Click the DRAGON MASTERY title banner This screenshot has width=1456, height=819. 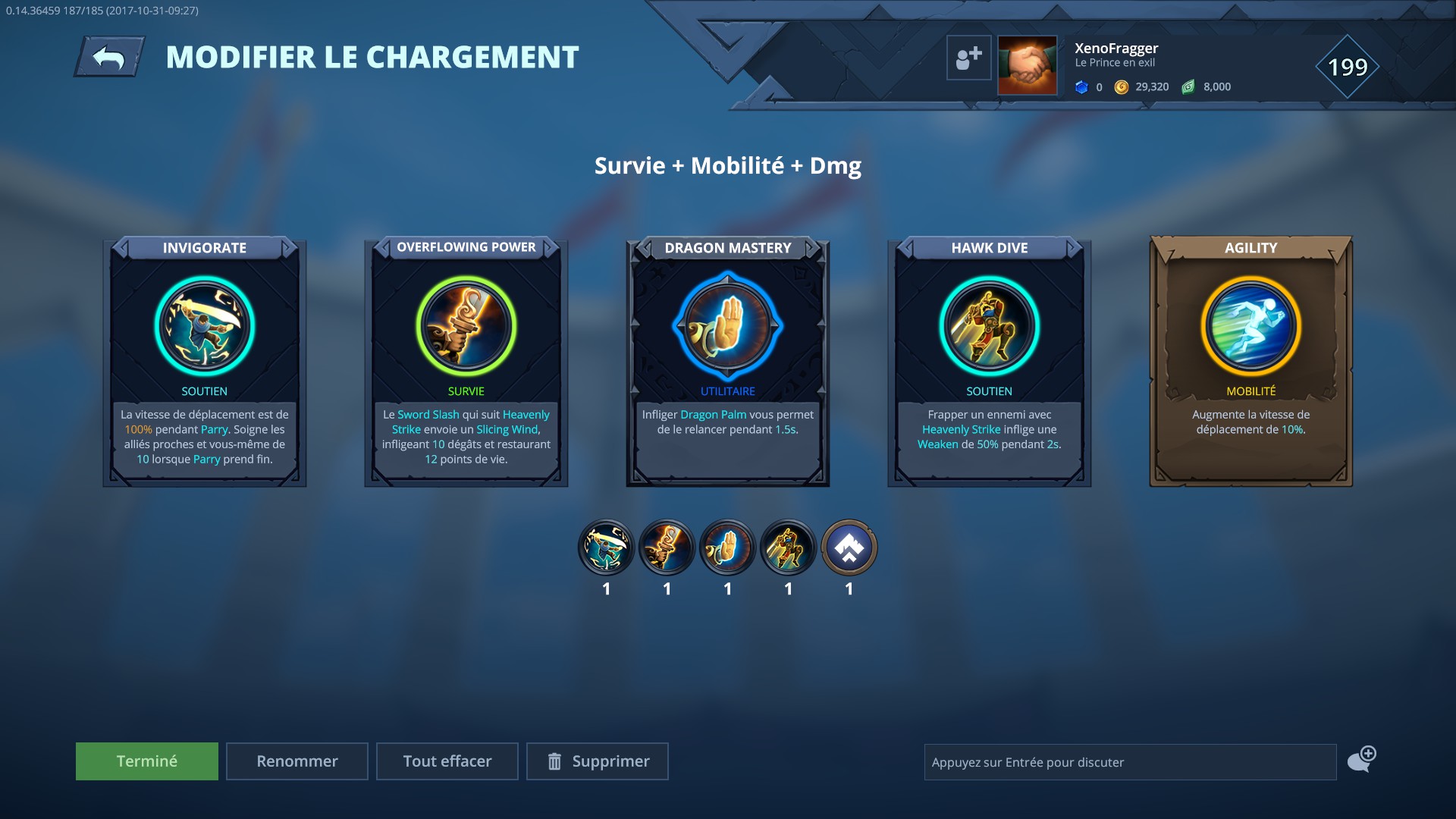click(727, 247)
